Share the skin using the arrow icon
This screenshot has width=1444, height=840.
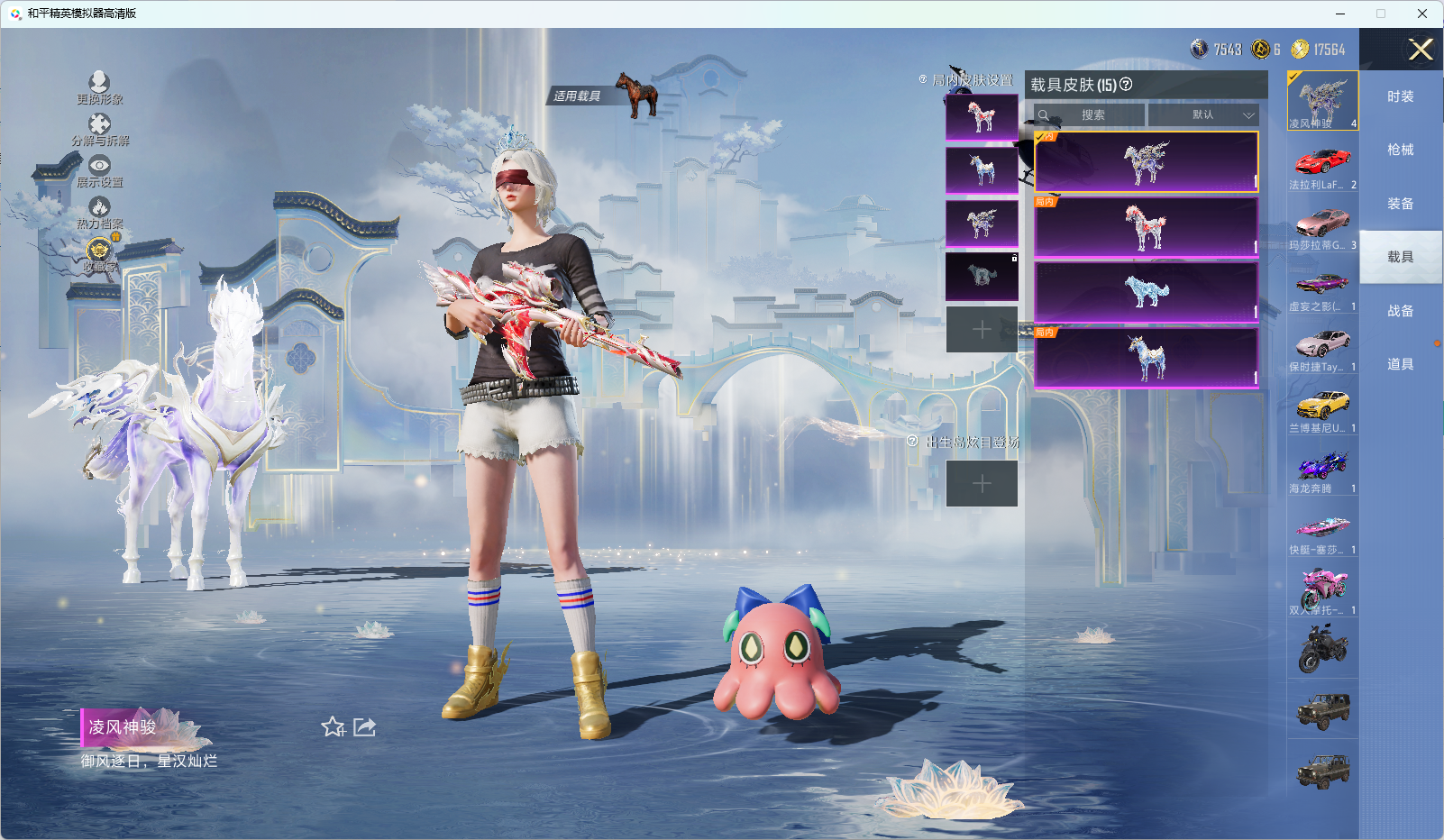(364, 726)
